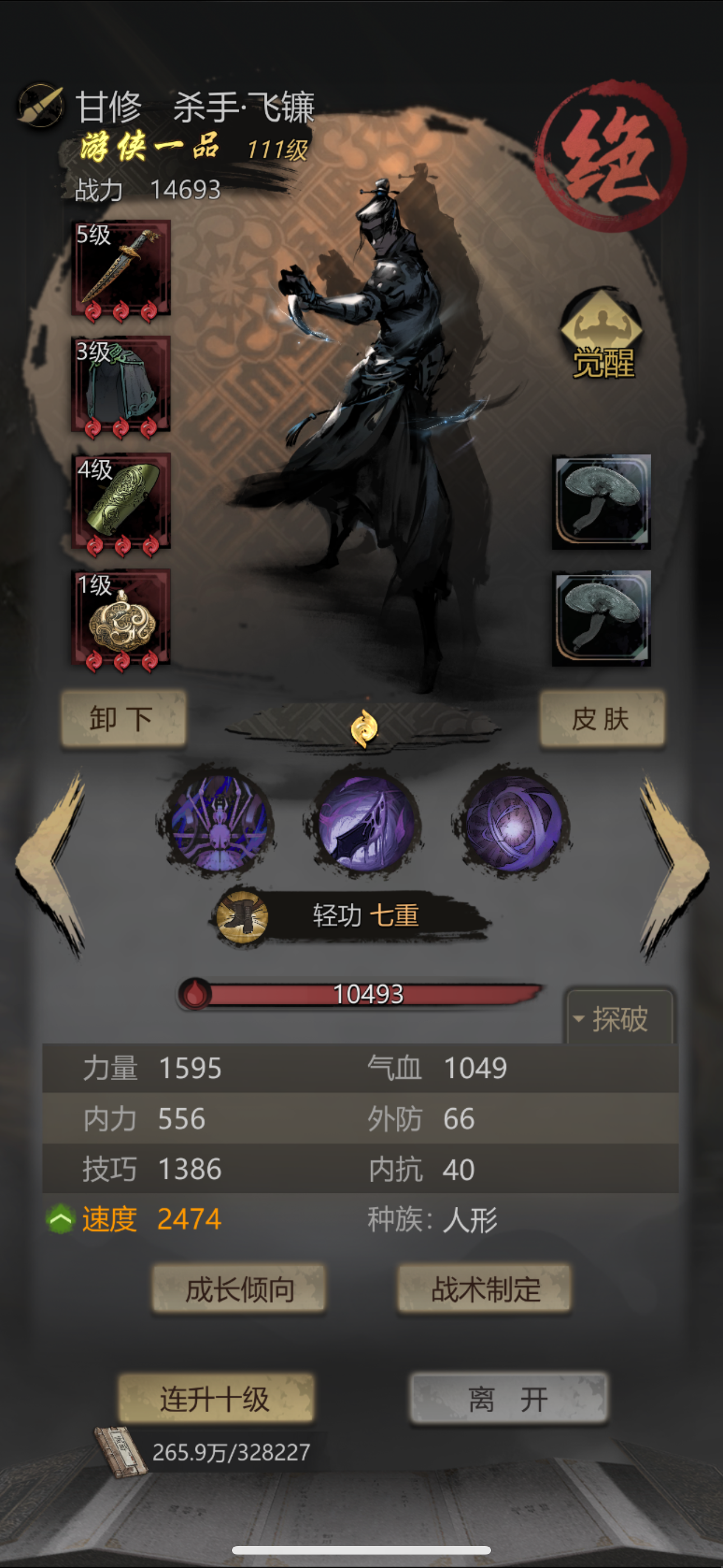723x1568 pixels.
Task: Click the 离开 leave button
Action: tap(506, 1396)
